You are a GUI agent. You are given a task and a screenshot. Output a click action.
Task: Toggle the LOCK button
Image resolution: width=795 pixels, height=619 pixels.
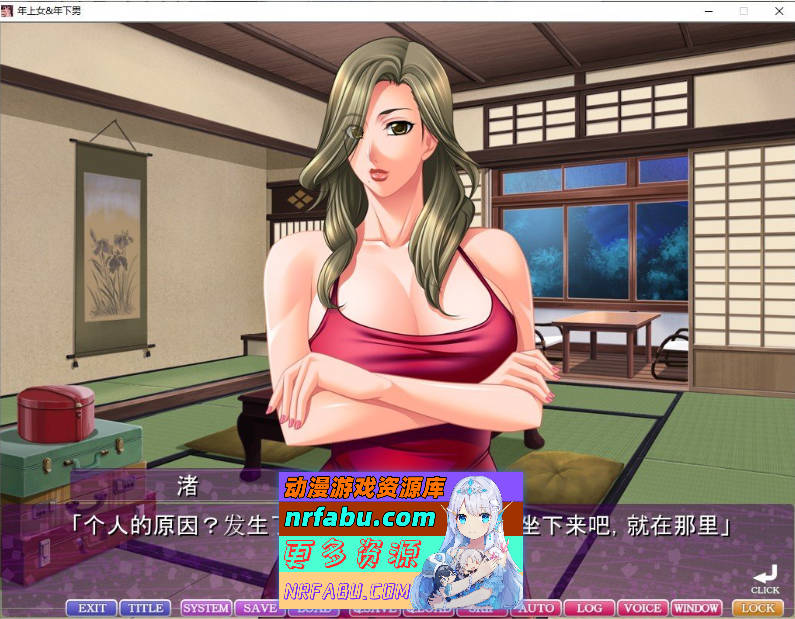[x=758, y=608]
